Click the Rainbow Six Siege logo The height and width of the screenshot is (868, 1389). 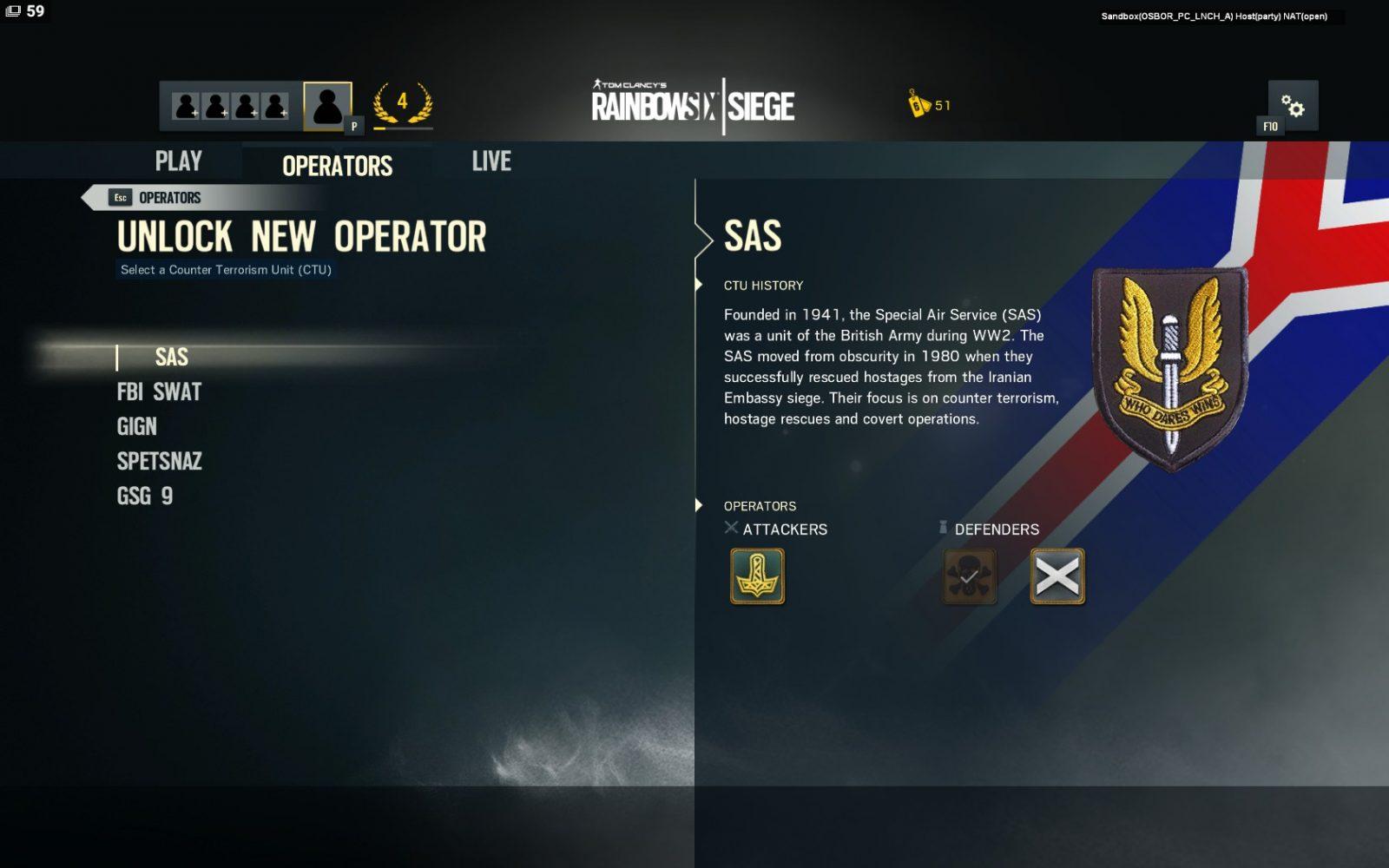(x=693, y=106)
